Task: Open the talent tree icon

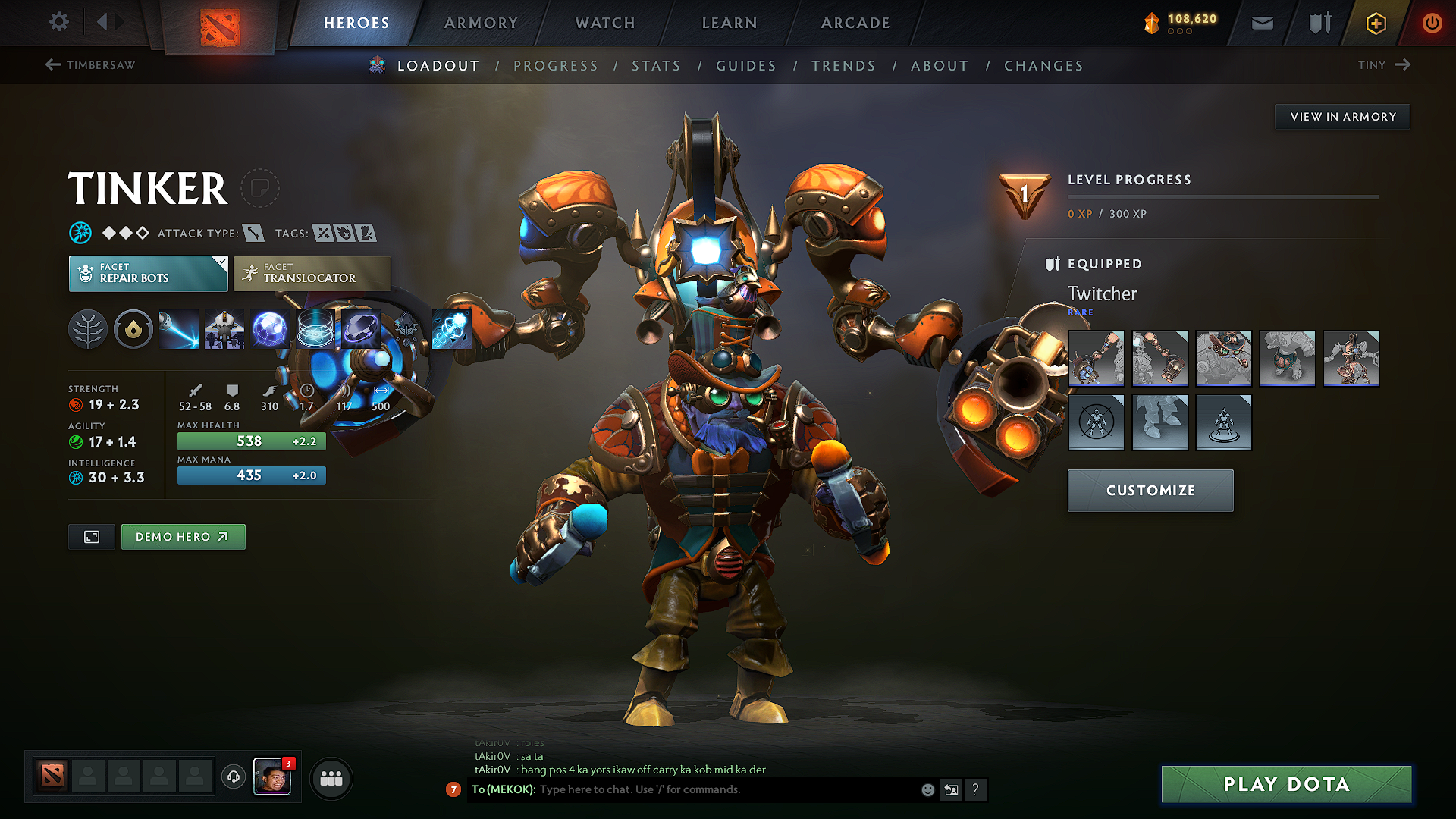Action: 87,329
